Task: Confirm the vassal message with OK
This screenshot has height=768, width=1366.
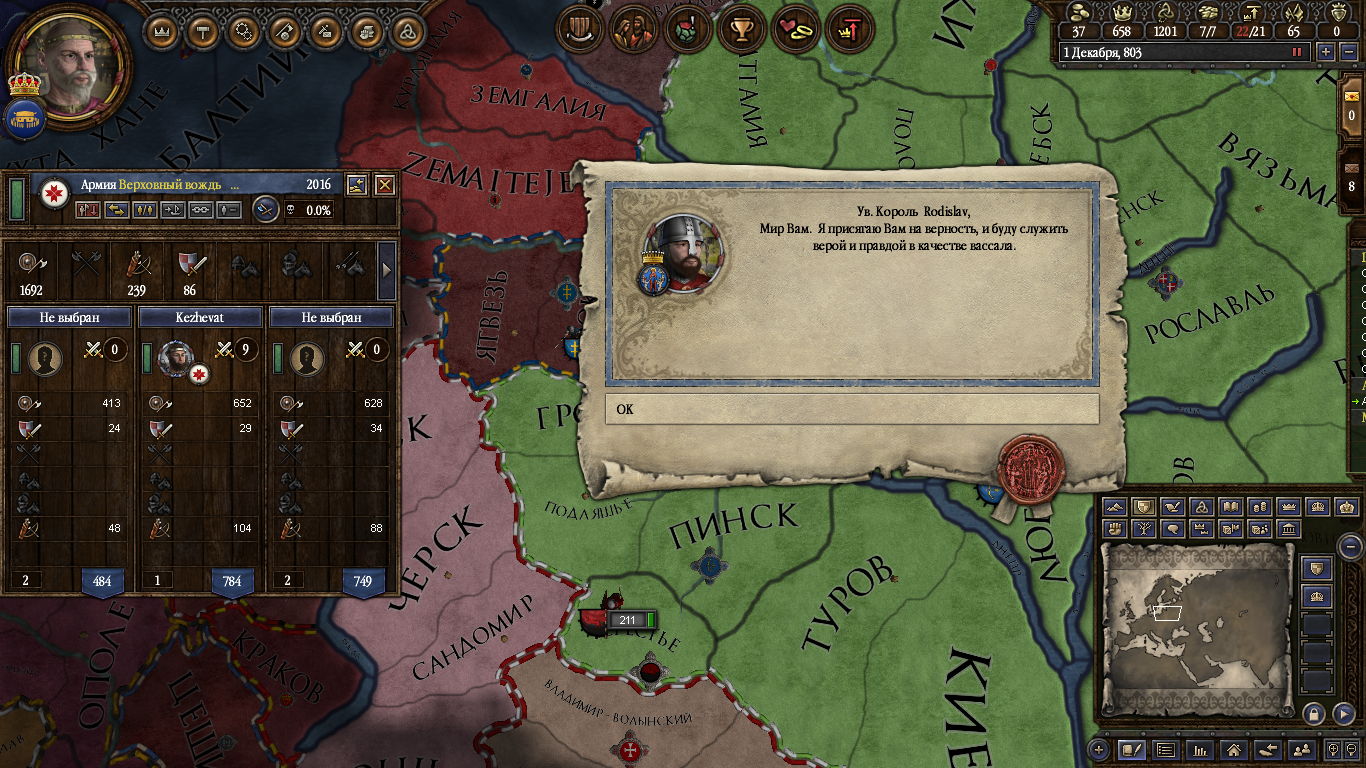Action: [851, 409]
